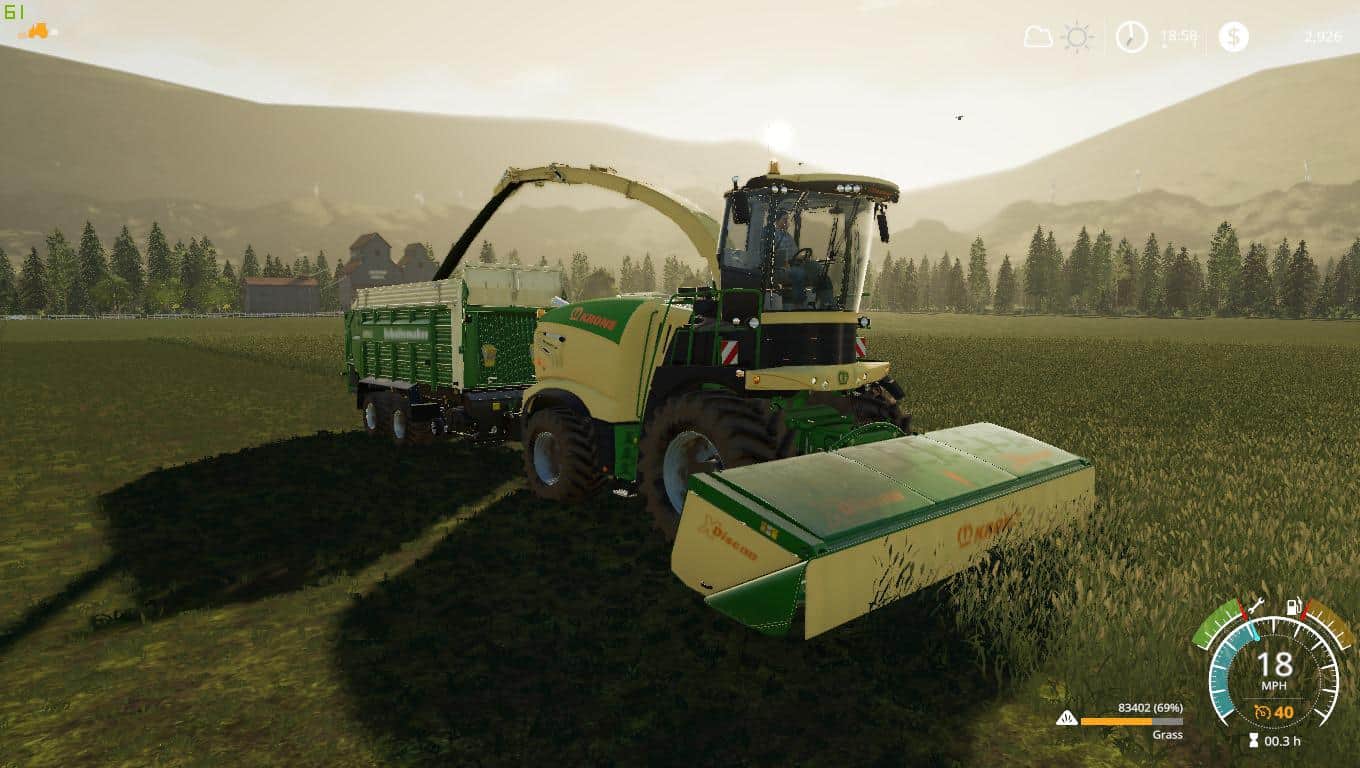
Task: Expand the clock showing 18:58
Action: 1181,37
